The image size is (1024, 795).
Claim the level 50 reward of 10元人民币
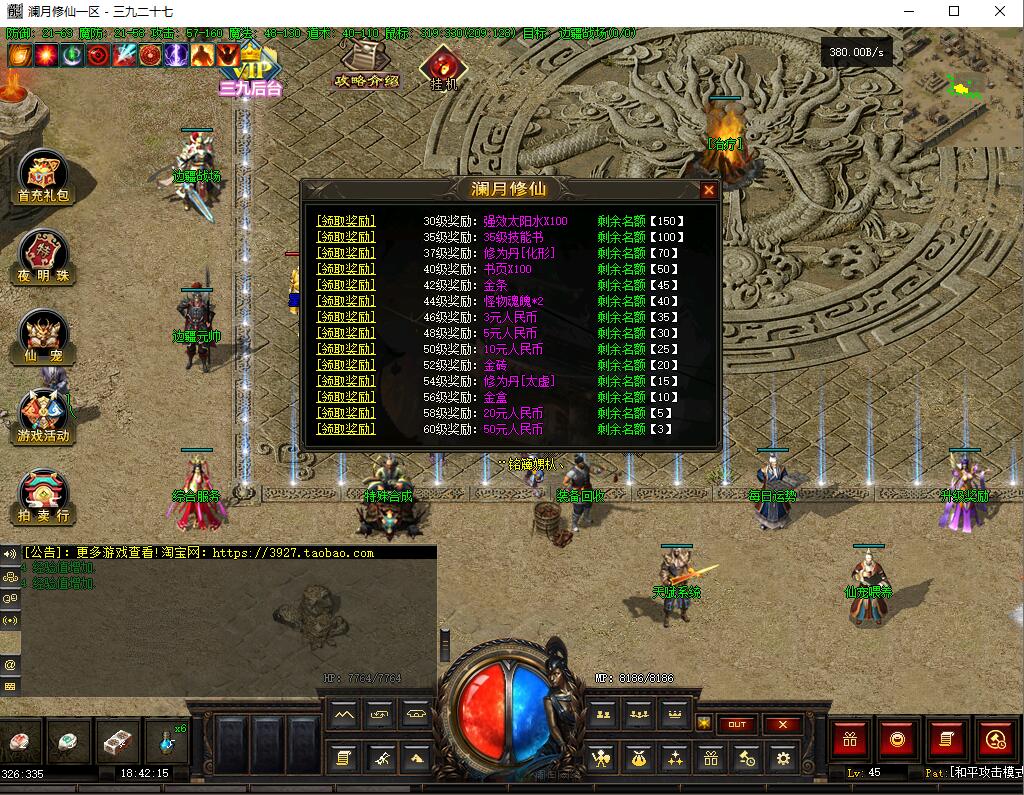[346, 349]
